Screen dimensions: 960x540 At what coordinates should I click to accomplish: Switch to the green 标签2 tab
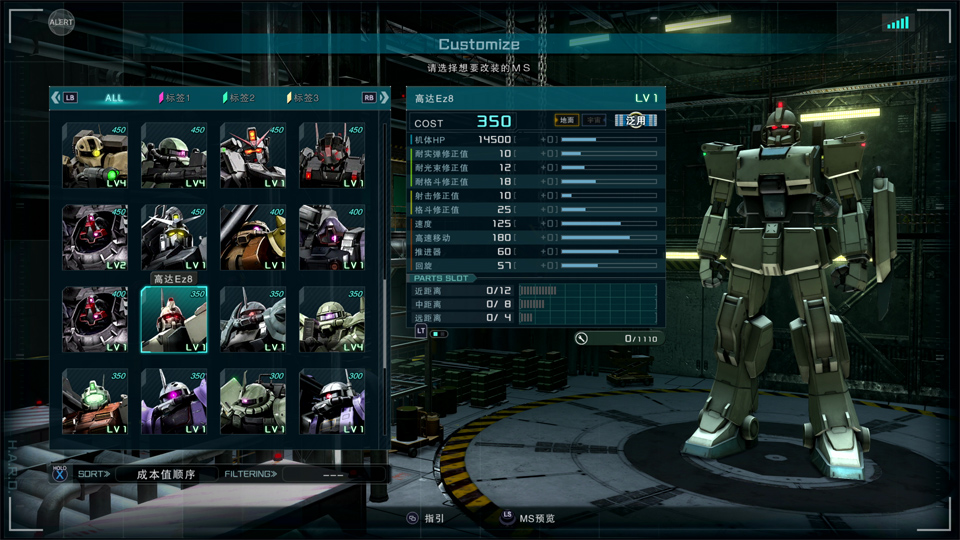point(240,98)
